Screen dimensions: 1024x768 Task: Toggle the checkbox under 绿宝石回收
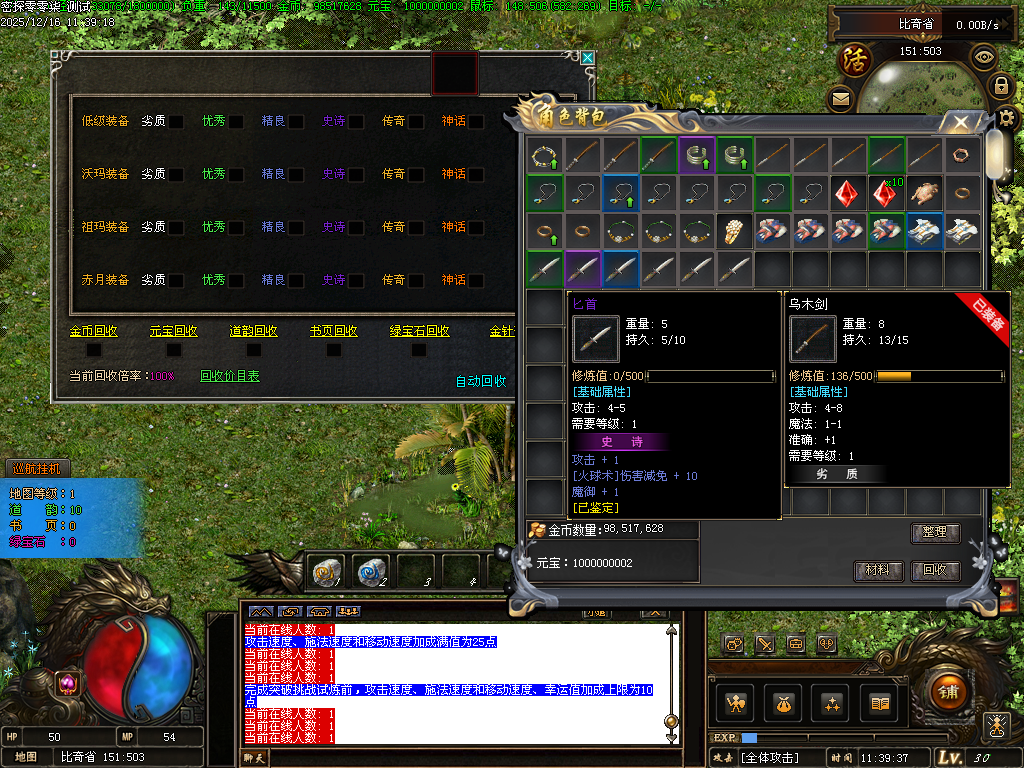pos(414,350)
